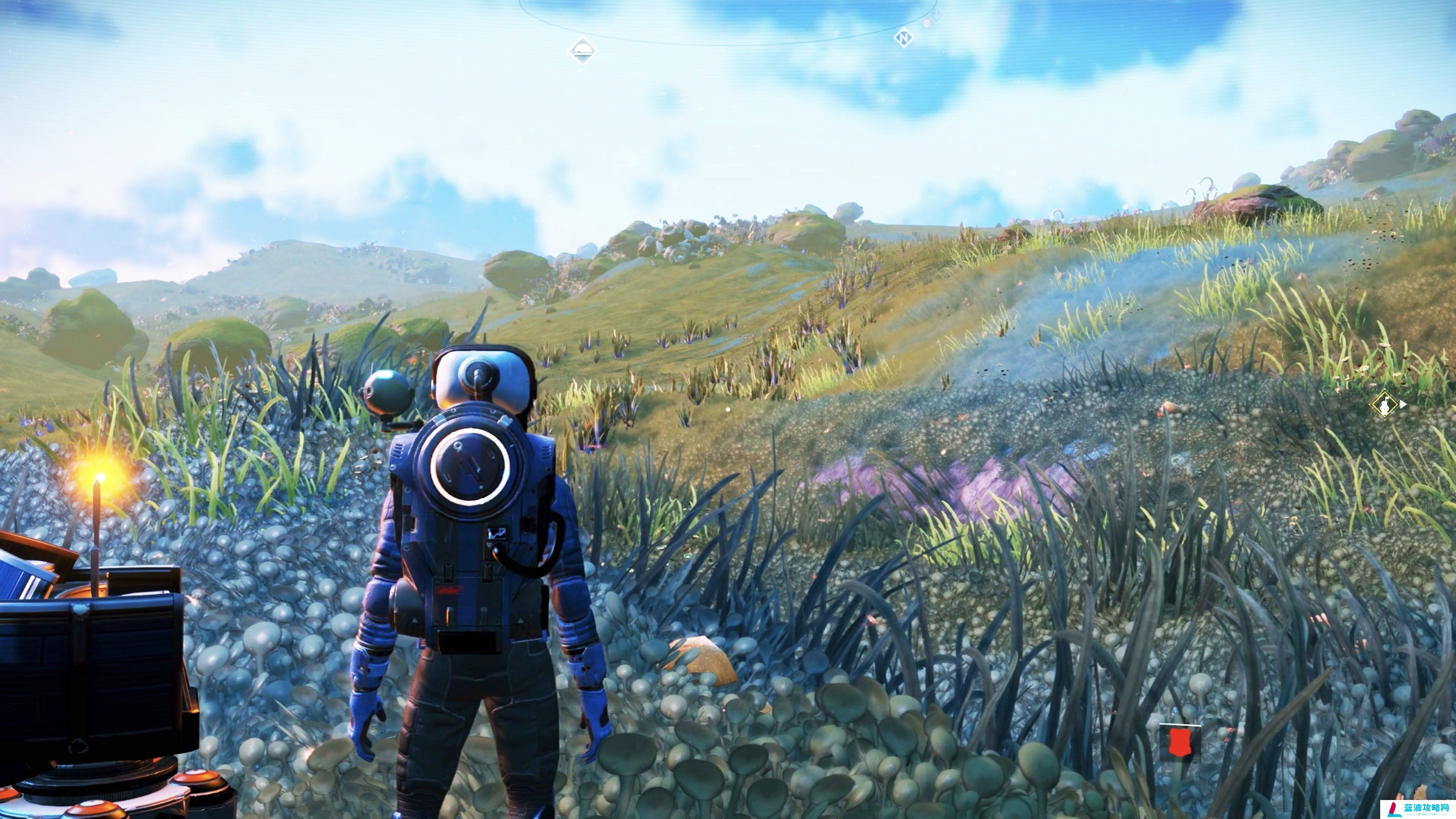The image size is (1456, 819).
Task: Select the gold diamond off-screen waypoint marker
Action: click(x=1384, y=404)
